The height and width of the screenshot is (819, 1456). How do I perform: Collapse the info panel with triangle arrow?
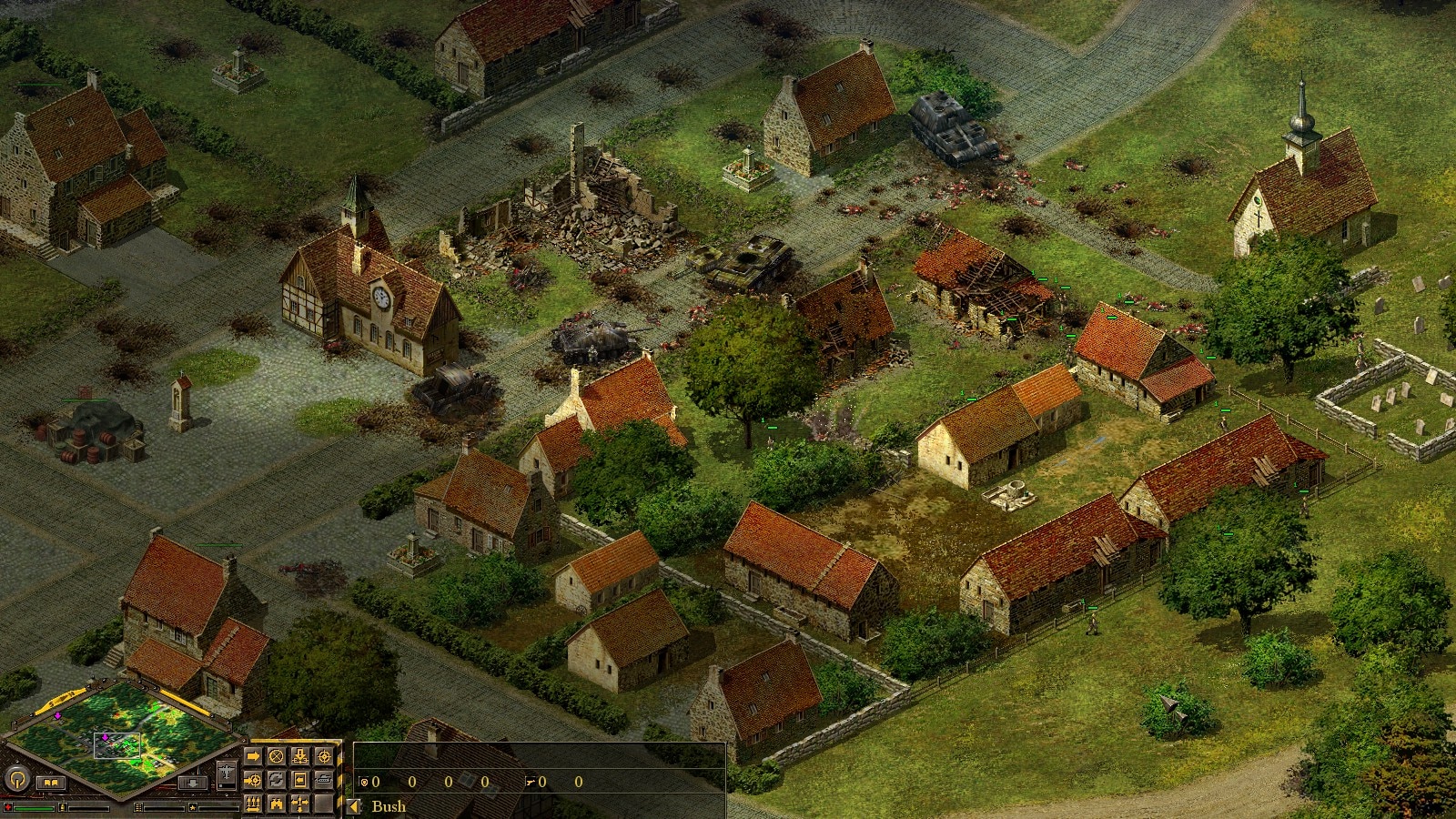(x=354, y=806)
